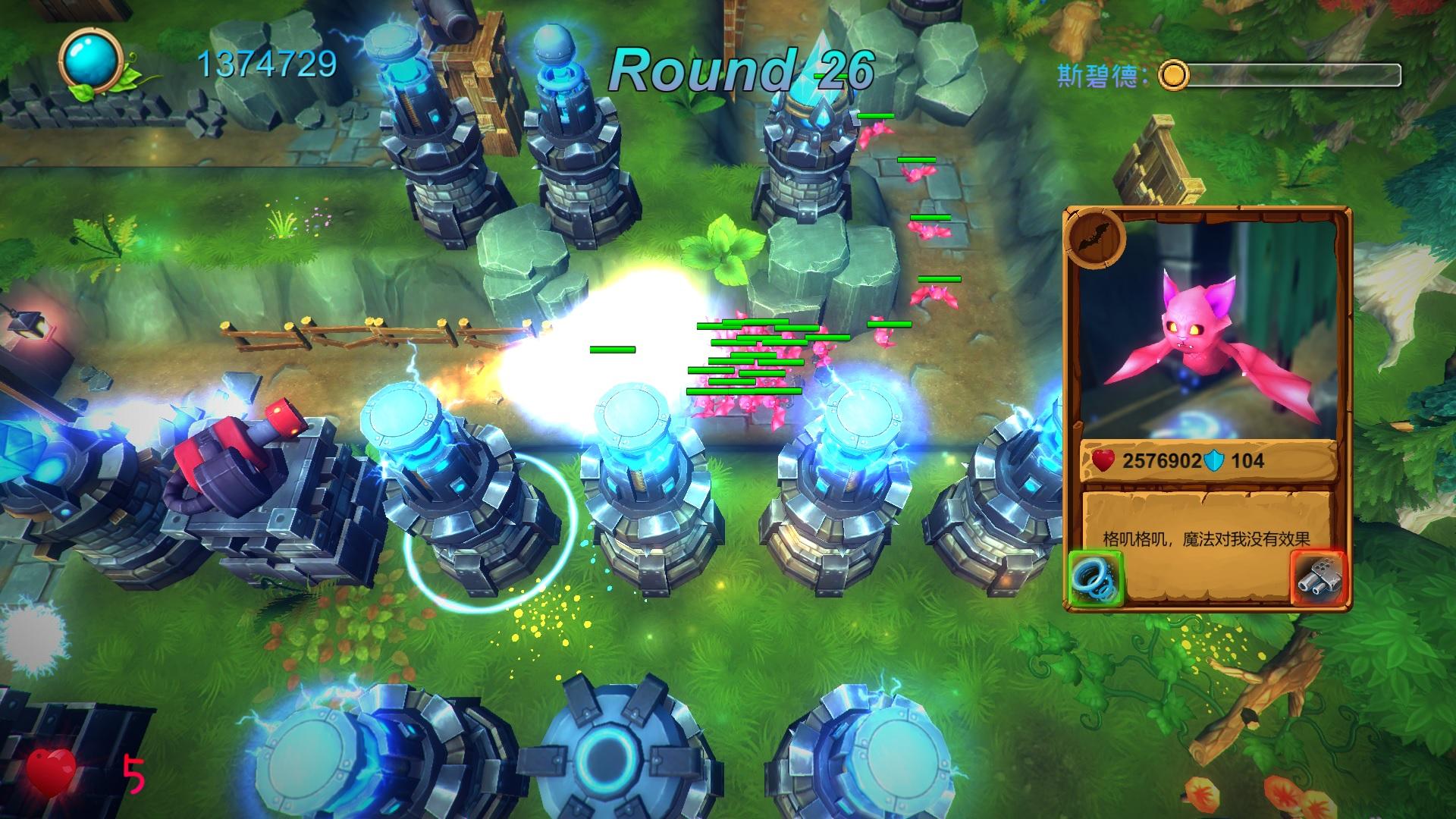The image size is (1456, 819).
Task: Select the gun turret icon on enemy card
Action: (x=1318, y=579)
